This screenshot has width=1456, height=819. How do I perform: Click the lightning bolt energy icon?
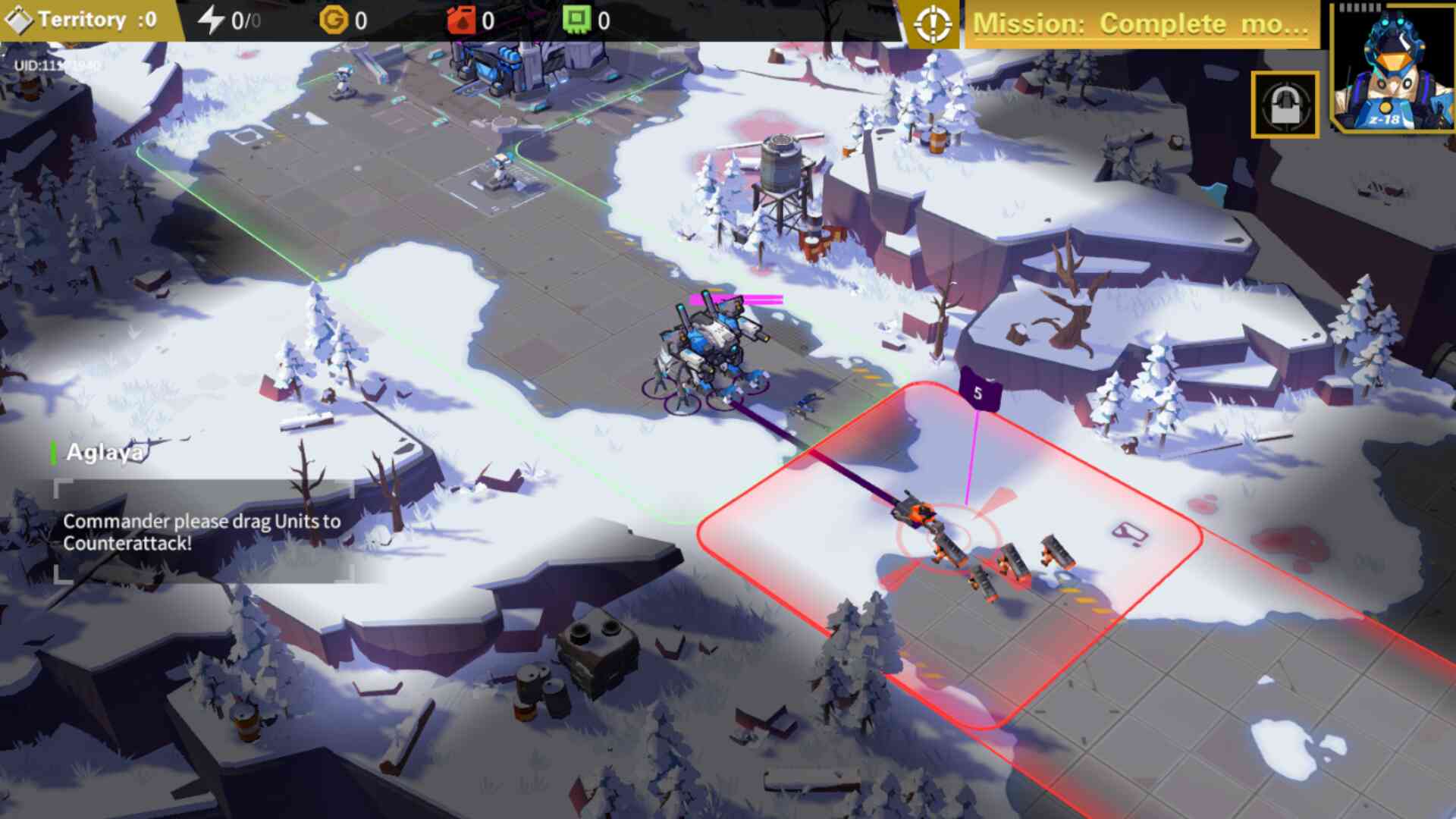[211, 20]
